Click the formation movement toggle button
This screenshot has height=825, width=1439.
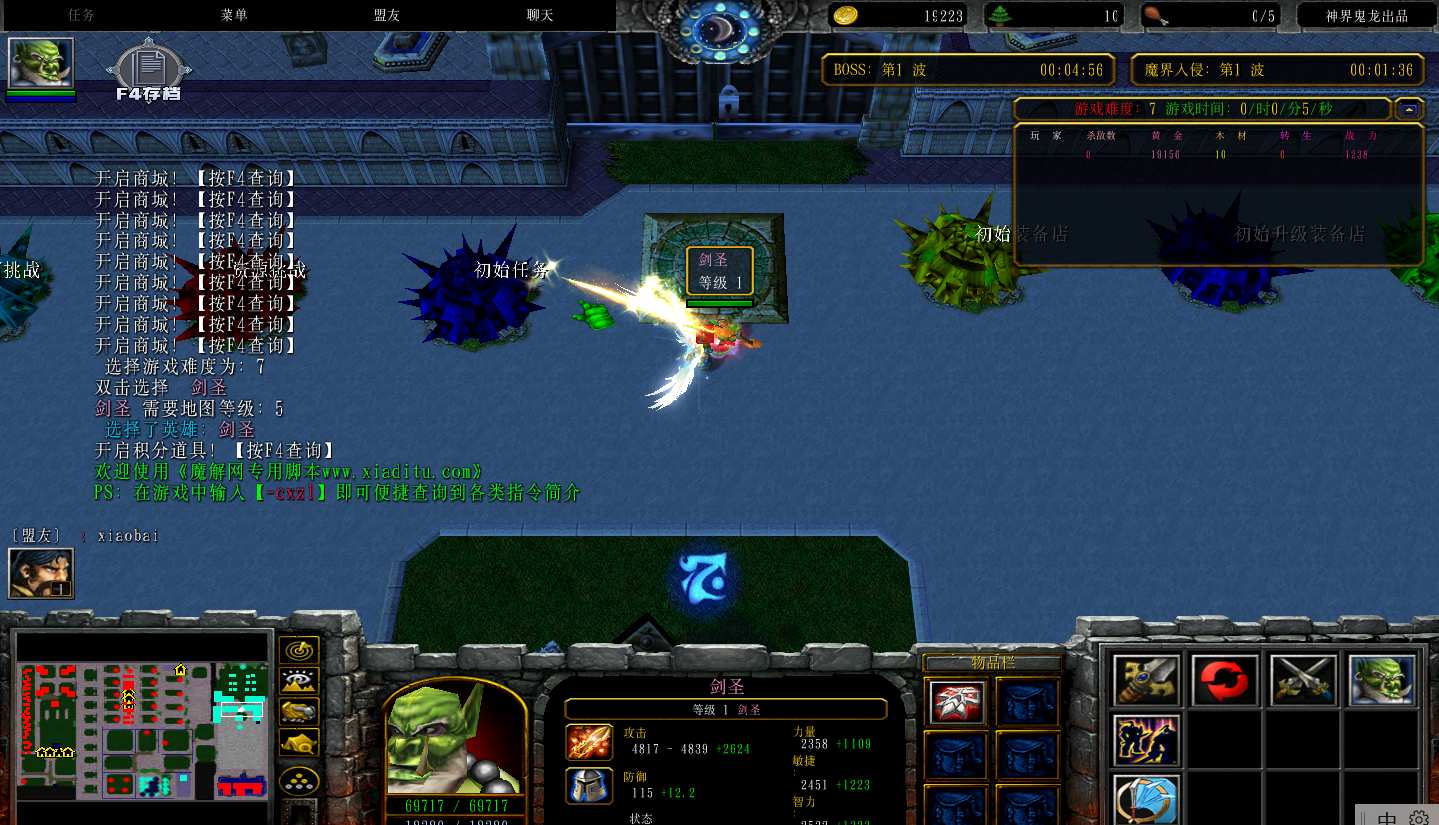[299, 779]
